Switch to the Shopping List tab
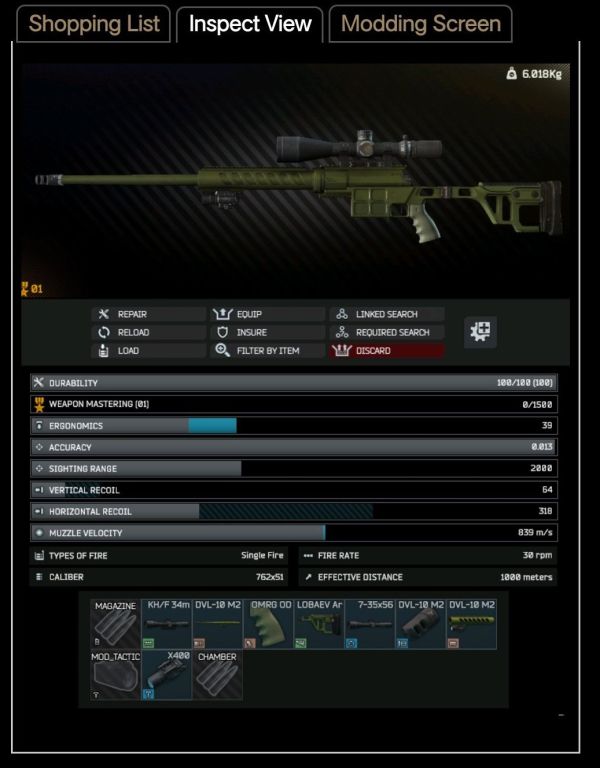The image size is (600, 768). [94, 24]
